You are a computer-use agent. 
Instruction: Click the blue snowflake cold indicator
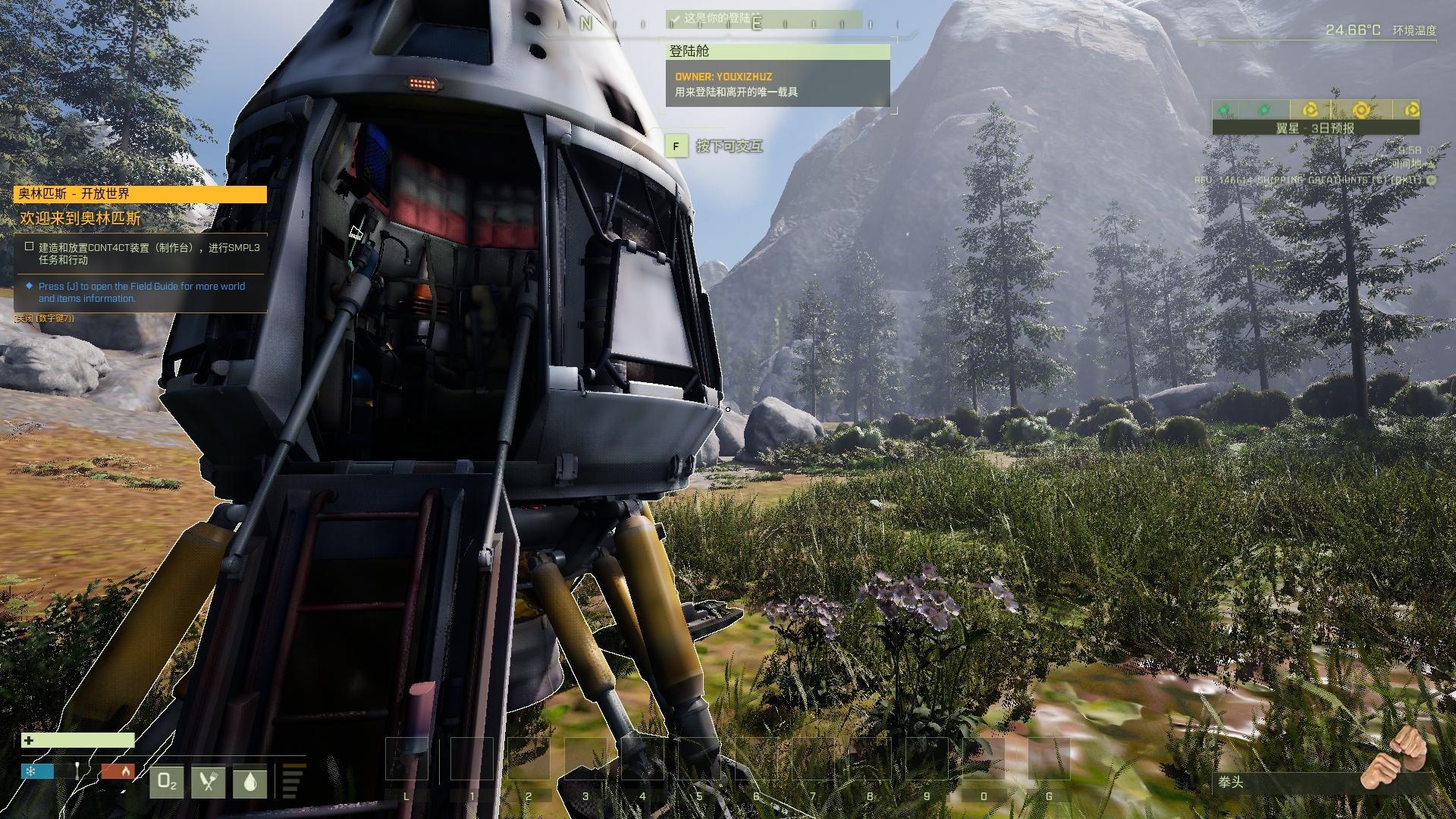[37, 771]
